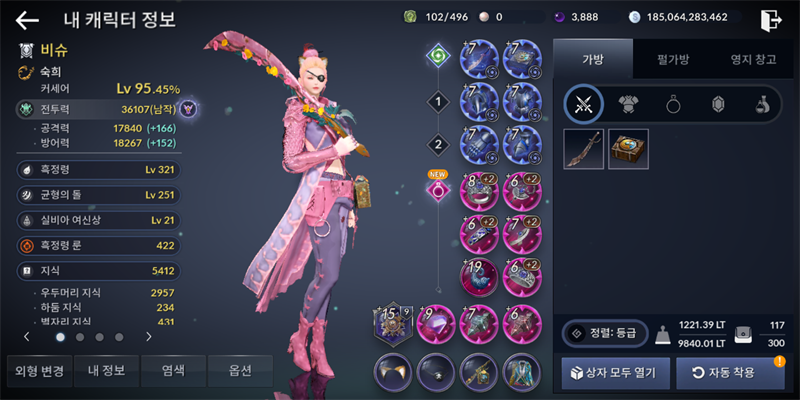This screenshot has height=400, width=800.
Task: Open the 외형 변경 appearance menu
Action: click(x=39, y=371)
